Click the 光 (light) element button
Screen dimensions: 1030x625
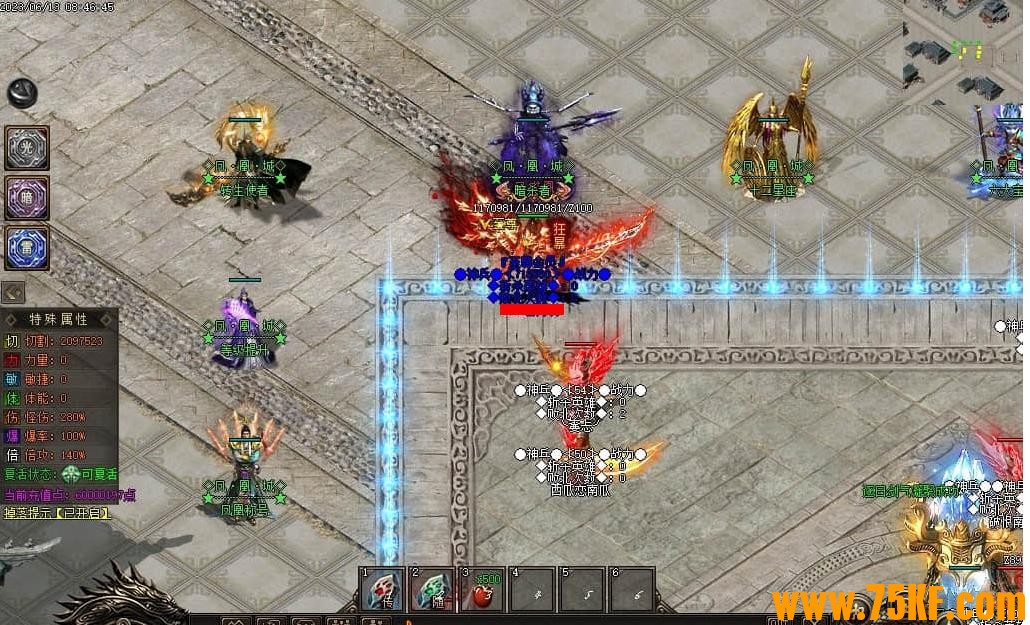tap(27, 148)
